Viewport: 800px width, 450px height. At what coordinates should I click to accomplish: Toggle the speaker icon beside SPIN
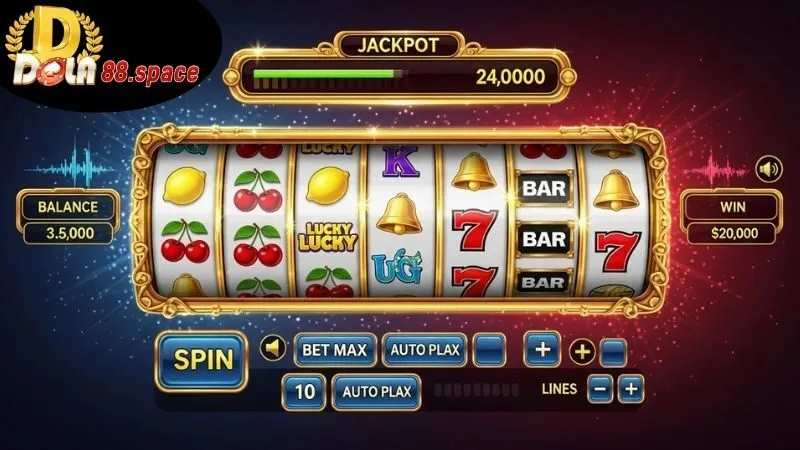(x=271, y=349)
